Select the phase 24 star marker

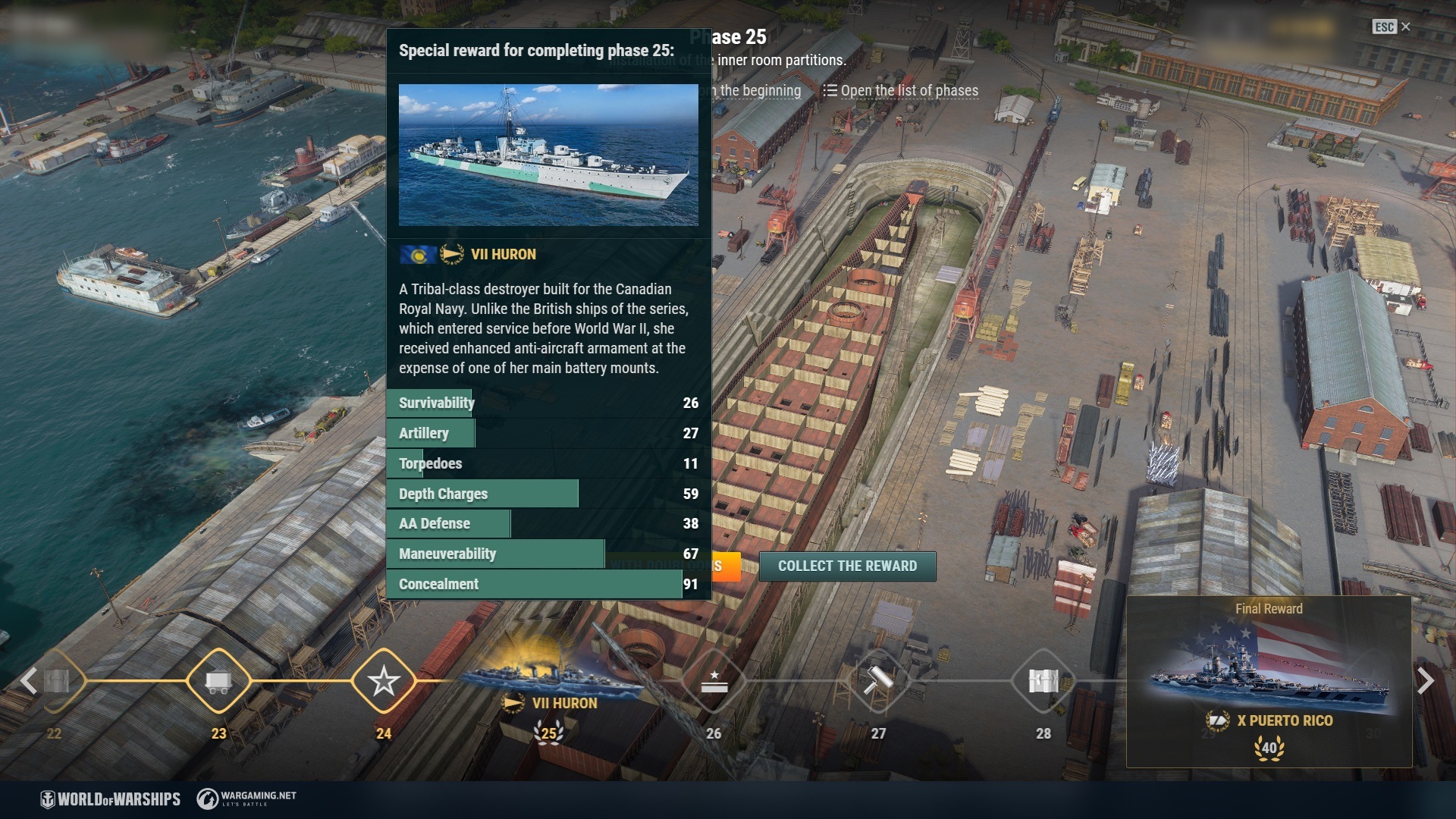(x=384, y=681)
